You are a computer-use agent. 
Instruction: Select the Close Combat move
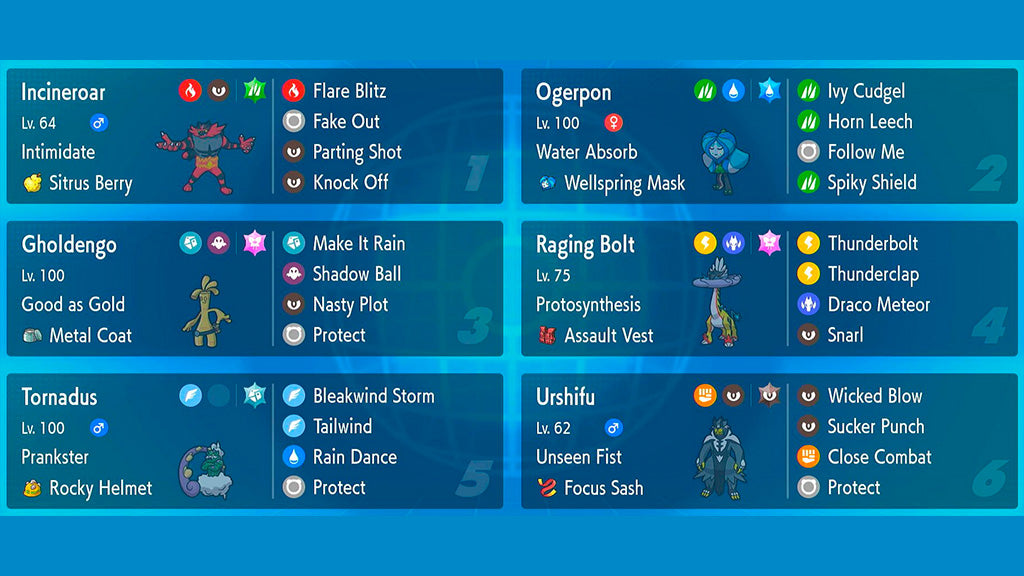(879, 457)
